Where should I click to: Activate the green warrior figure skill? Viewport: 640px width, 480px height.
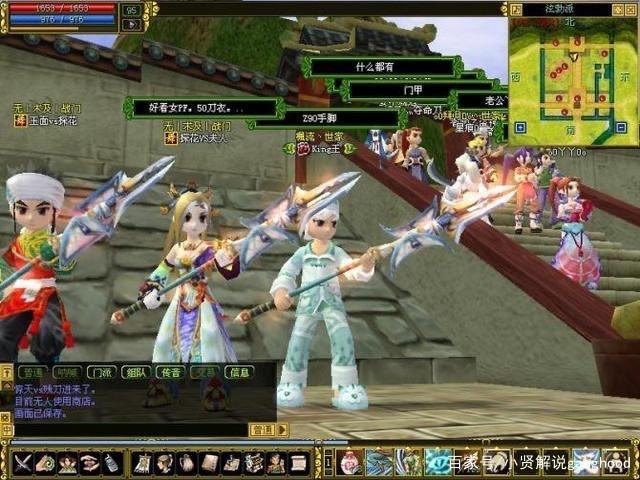click(x=408, y=462)
